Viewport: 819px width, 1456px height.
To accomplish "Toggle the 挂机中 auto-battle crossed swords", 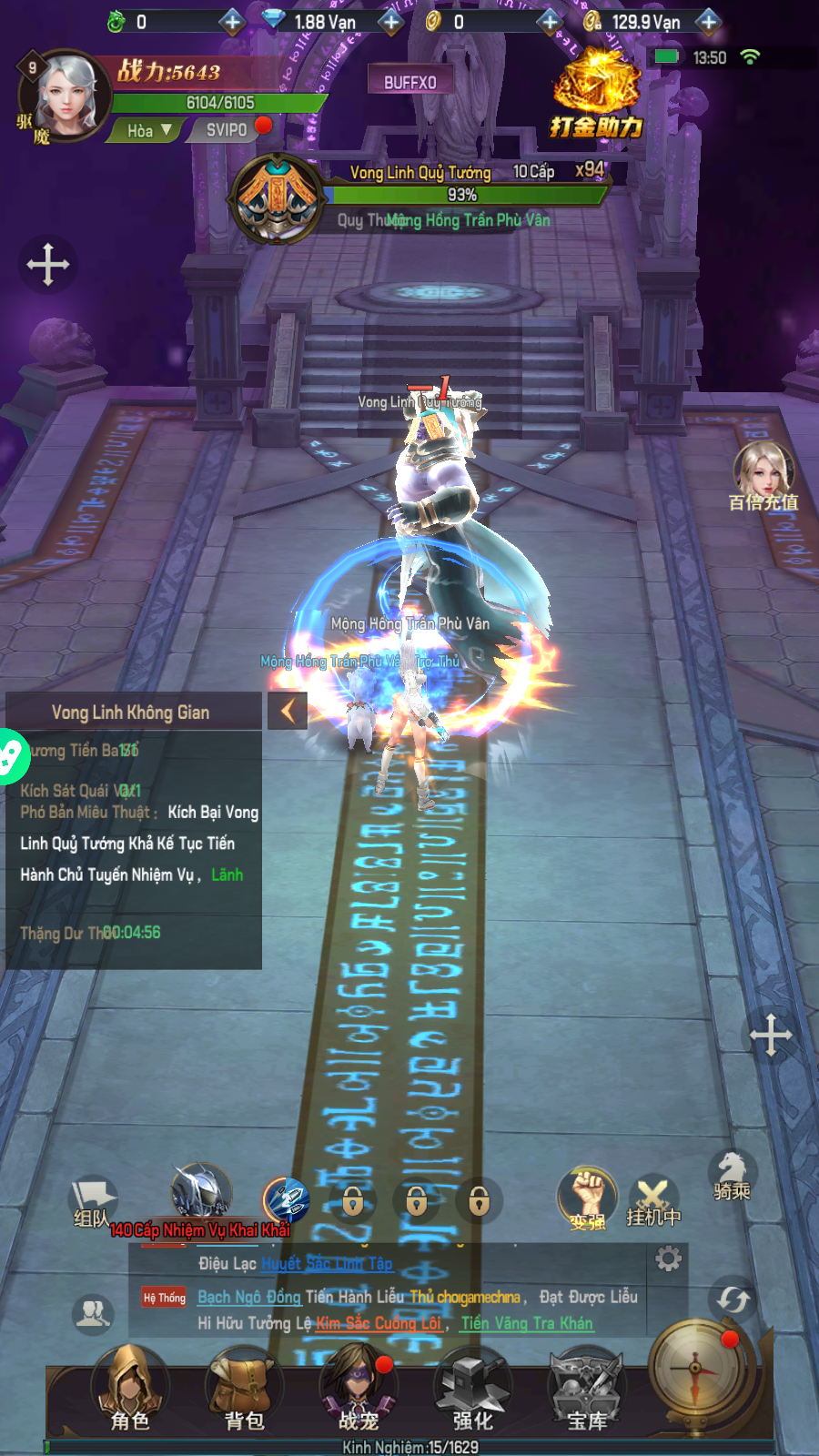I will (653, 1200).
